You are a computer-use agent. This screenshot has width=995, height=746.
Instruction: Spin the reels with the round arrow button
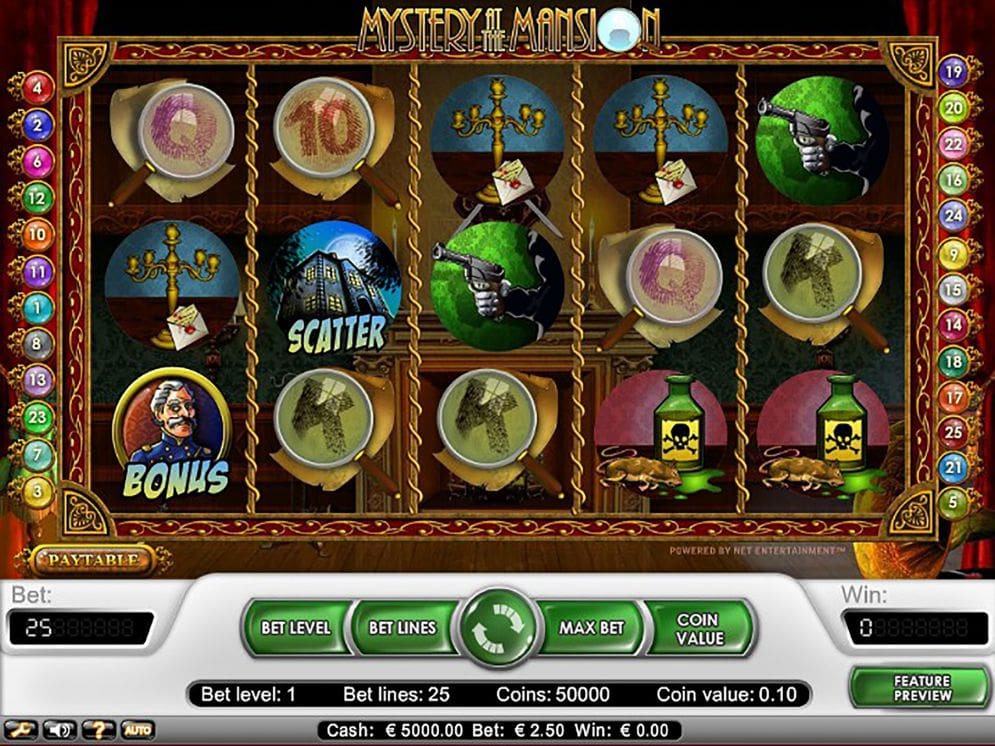pos(497,627)
